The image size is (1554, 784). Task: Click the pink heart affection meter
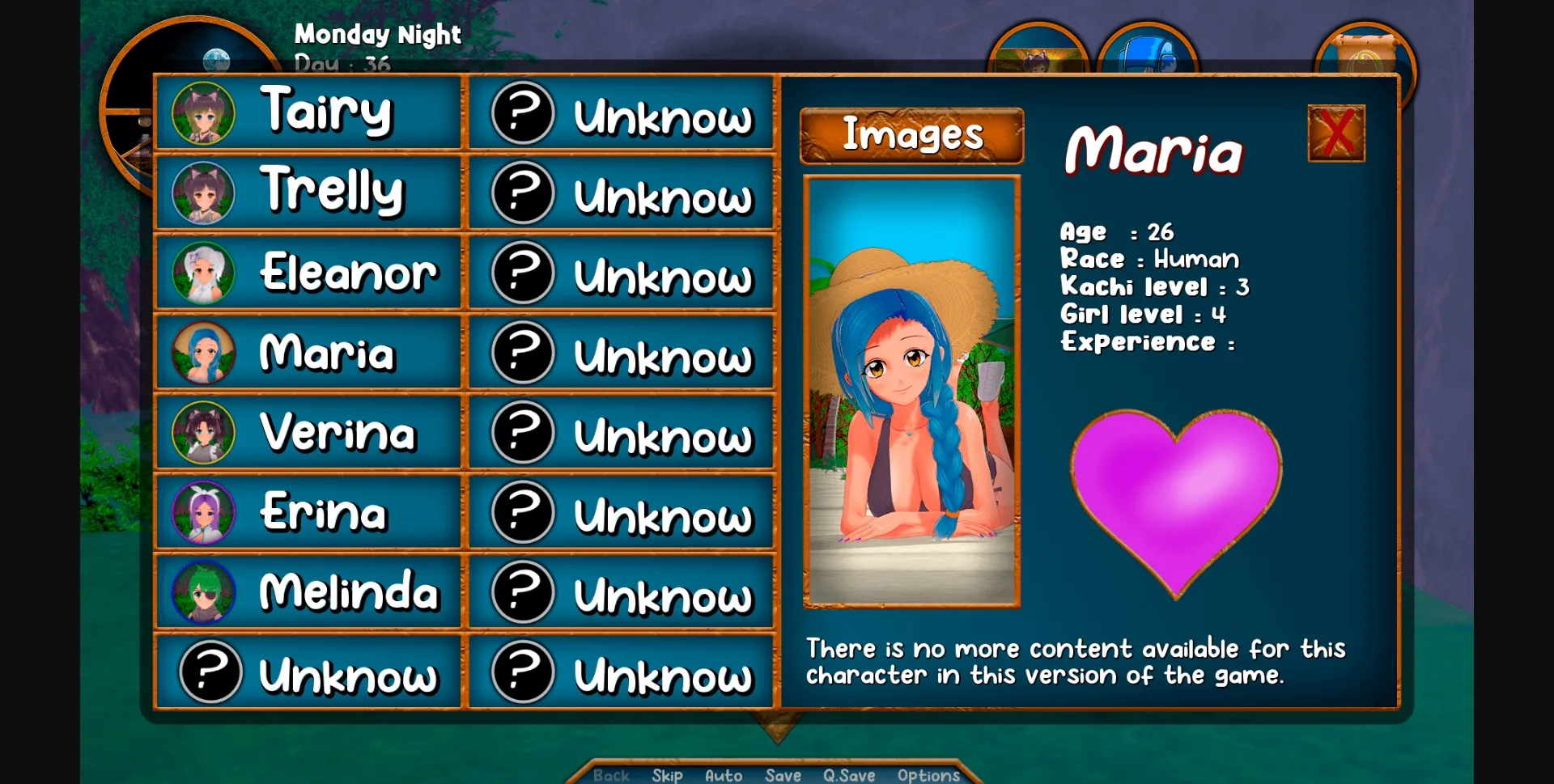coord(1178,494)
